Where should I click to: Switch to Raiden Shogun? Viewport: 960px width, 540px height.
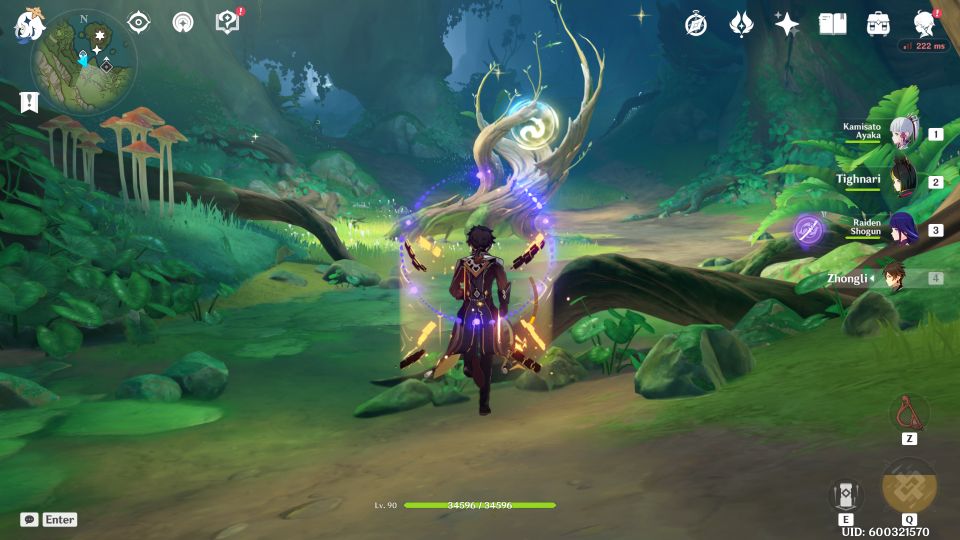903,229
